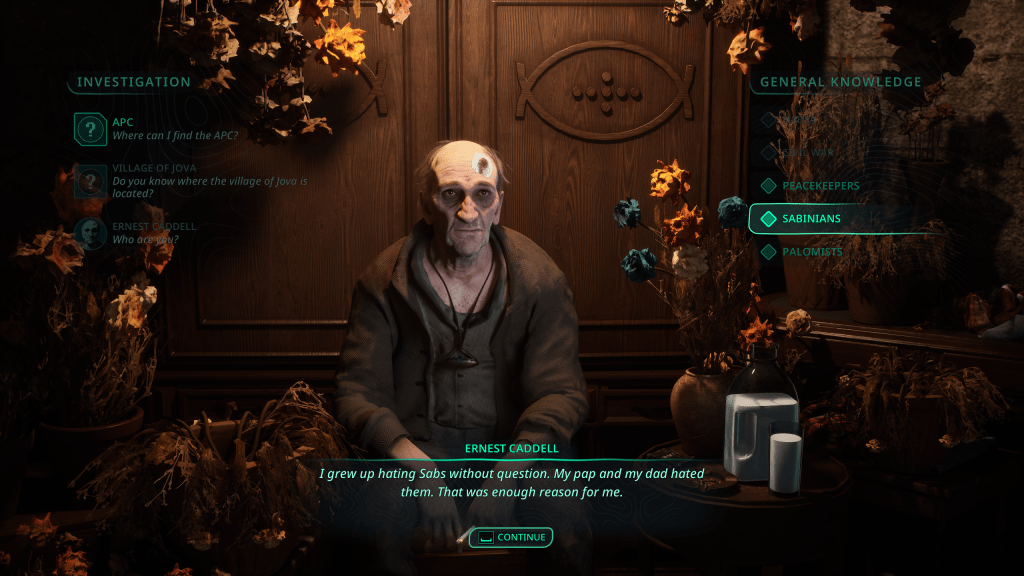Ask about the Palomists
Viewport: 1024px width, 576px height.
(x=812, y=252)
